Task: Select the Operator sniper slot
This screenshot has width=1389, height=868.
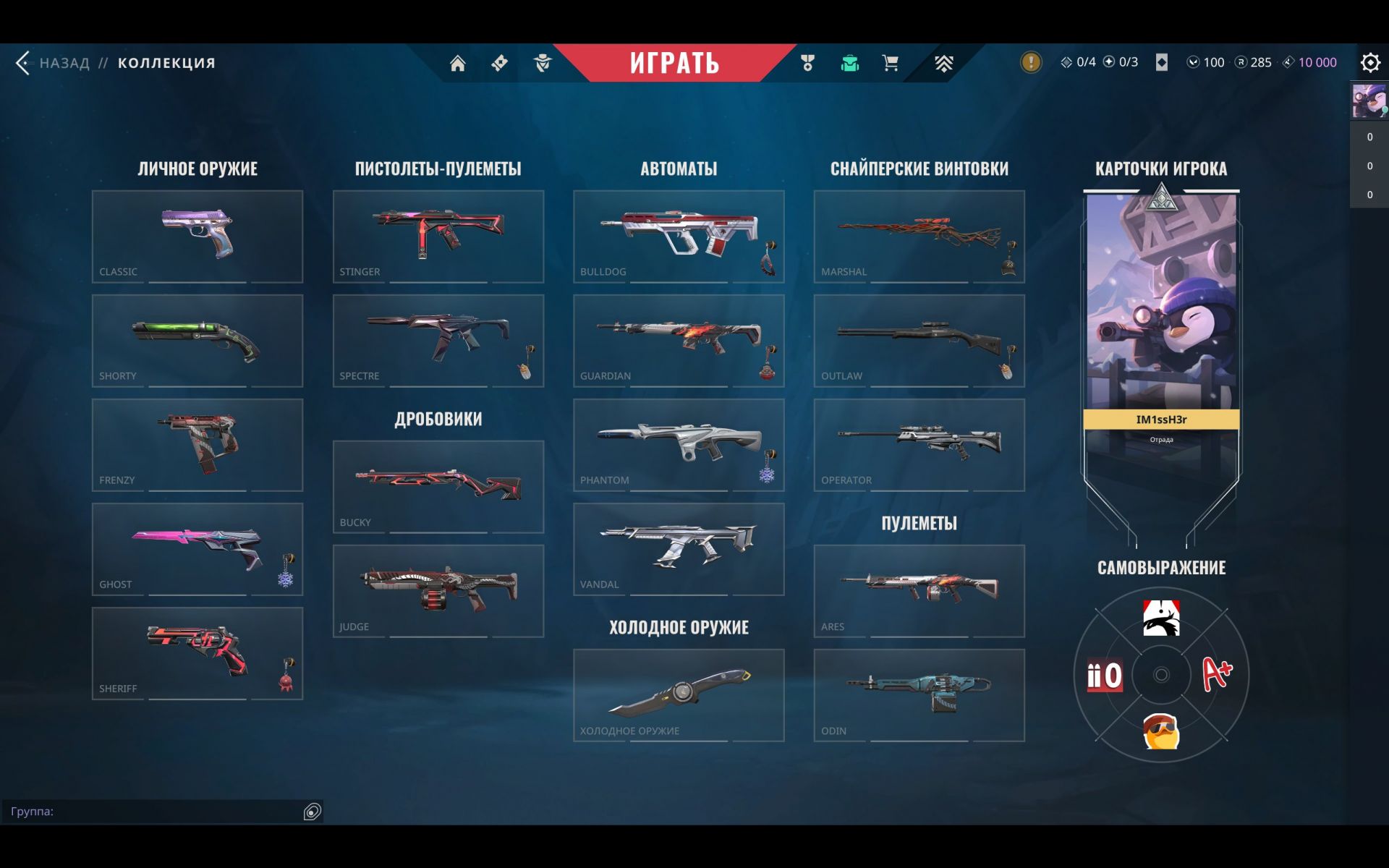Action: (x=919, y=445)
